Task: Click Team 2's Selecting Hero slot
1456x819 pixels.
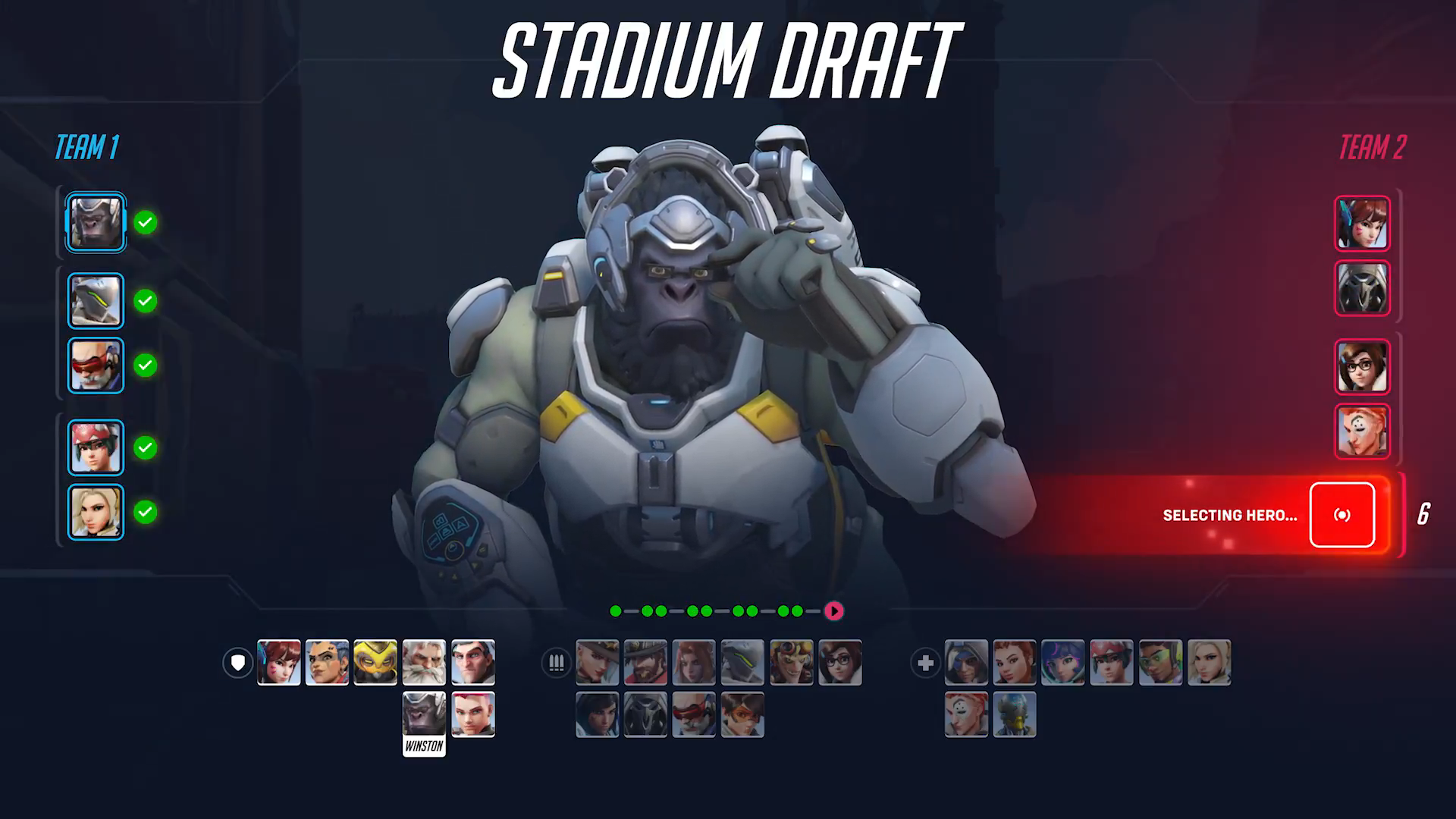Action: coord(1341,515)
